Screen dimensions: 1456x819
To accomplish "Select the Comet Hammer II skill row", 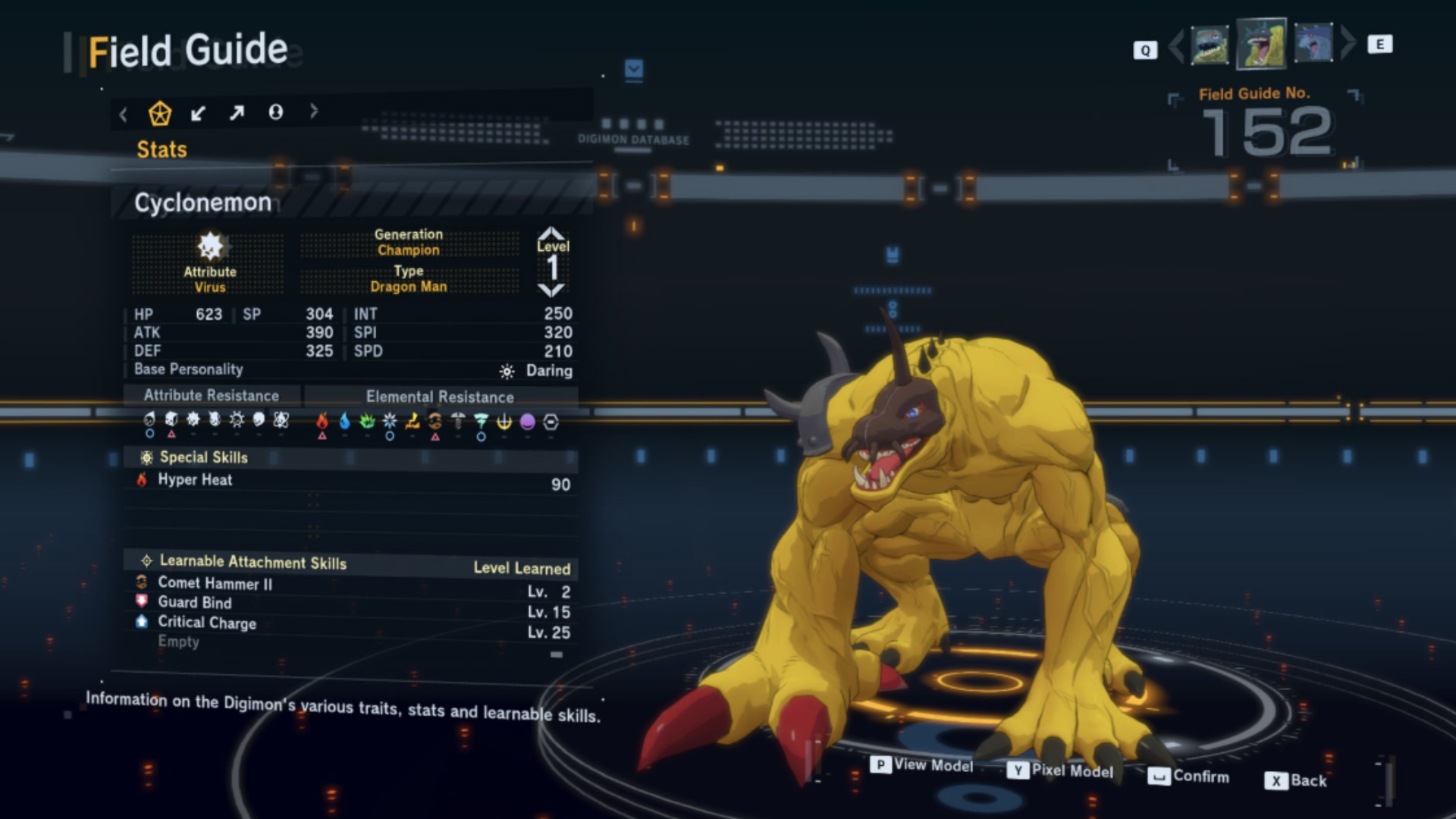I will [350, 585].
